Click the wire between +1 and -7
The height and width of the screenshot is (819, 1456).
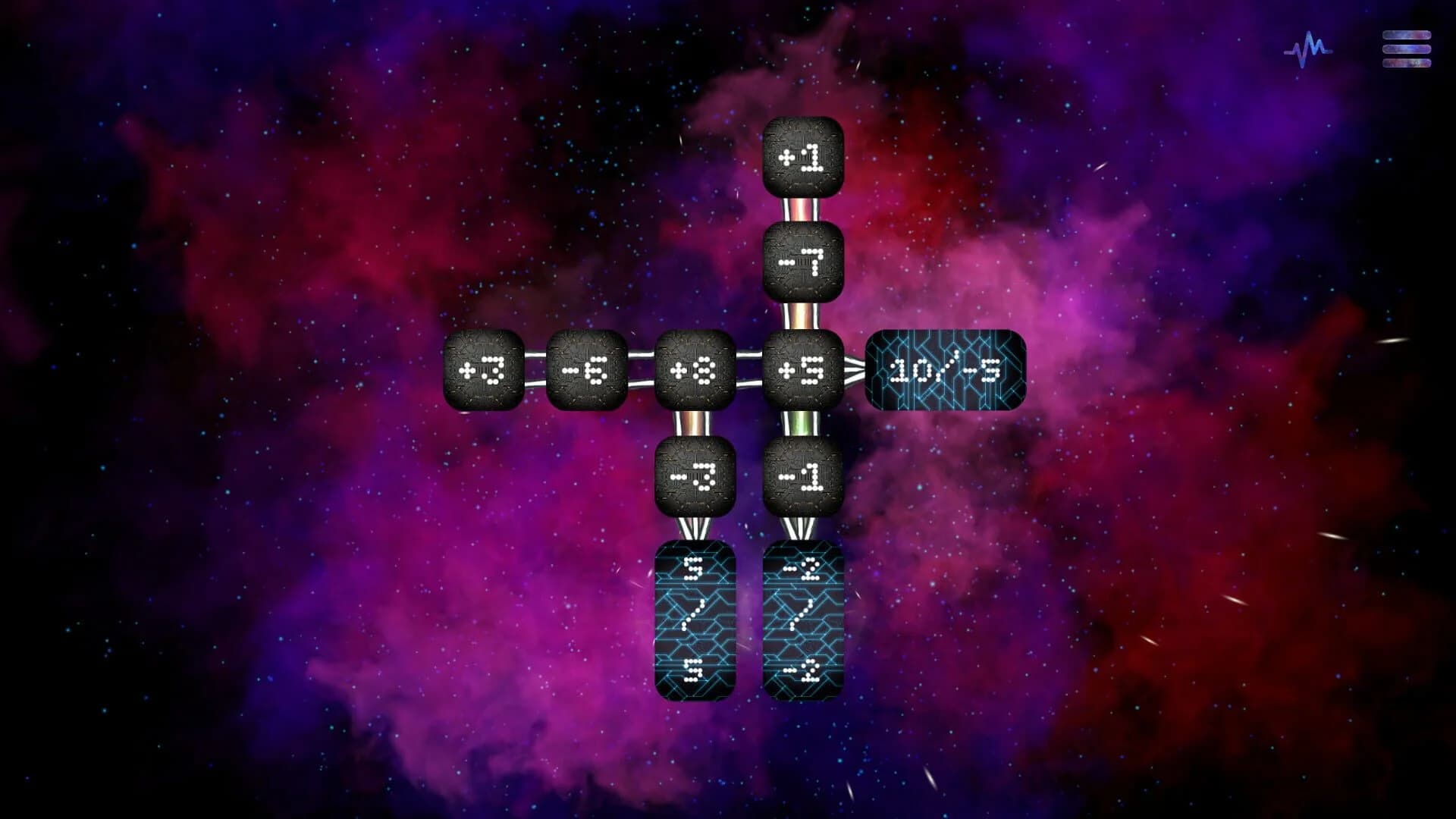pyautogui.click(x=804, y=210)
